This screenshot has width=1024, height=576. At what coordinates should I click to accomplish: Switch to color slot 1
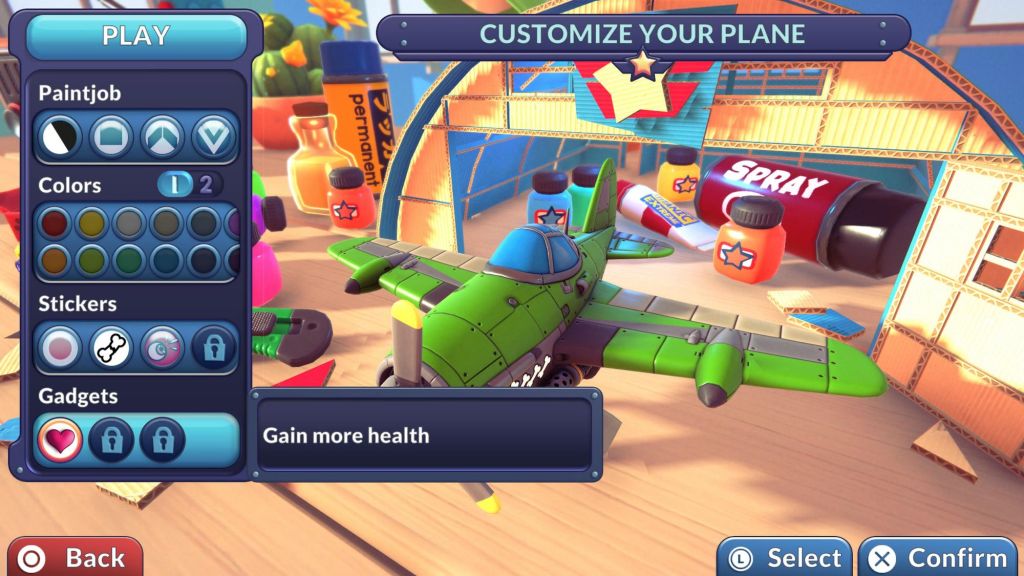[x=173, y=185]
